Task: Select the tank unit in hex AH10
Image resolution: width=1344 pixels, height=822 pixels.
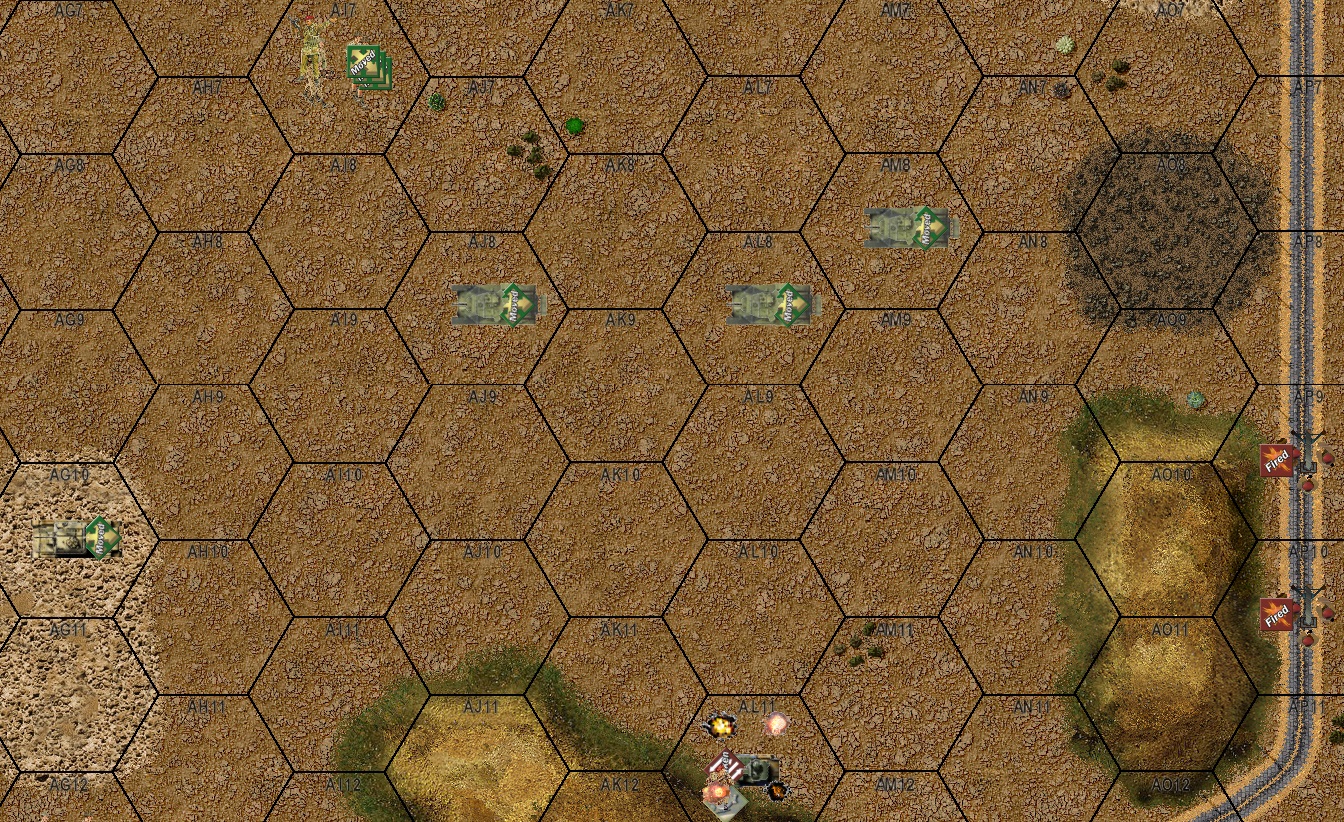Action: point(62,538)
